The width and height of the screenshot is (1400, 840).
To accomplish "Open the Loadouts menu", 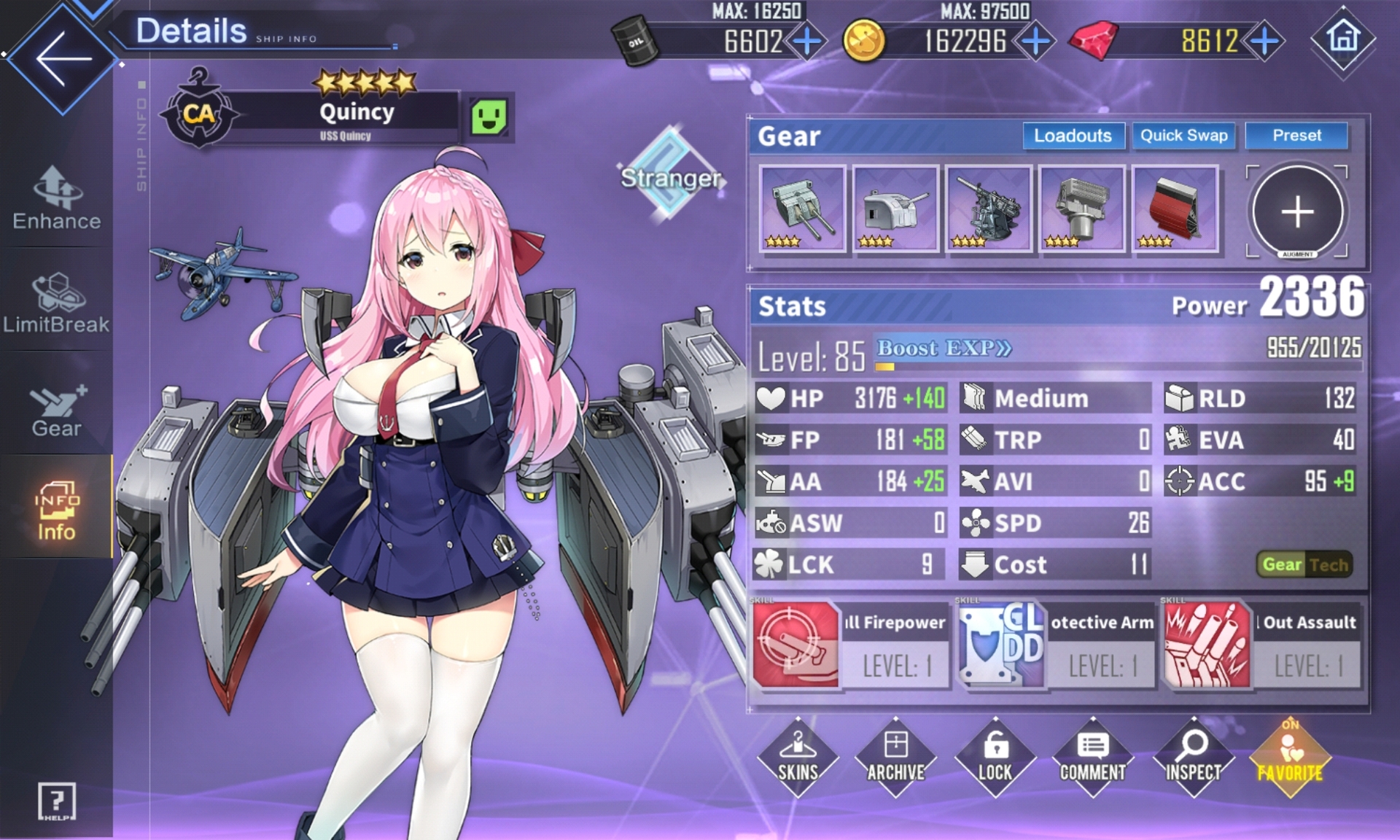I will (1073, 136).
